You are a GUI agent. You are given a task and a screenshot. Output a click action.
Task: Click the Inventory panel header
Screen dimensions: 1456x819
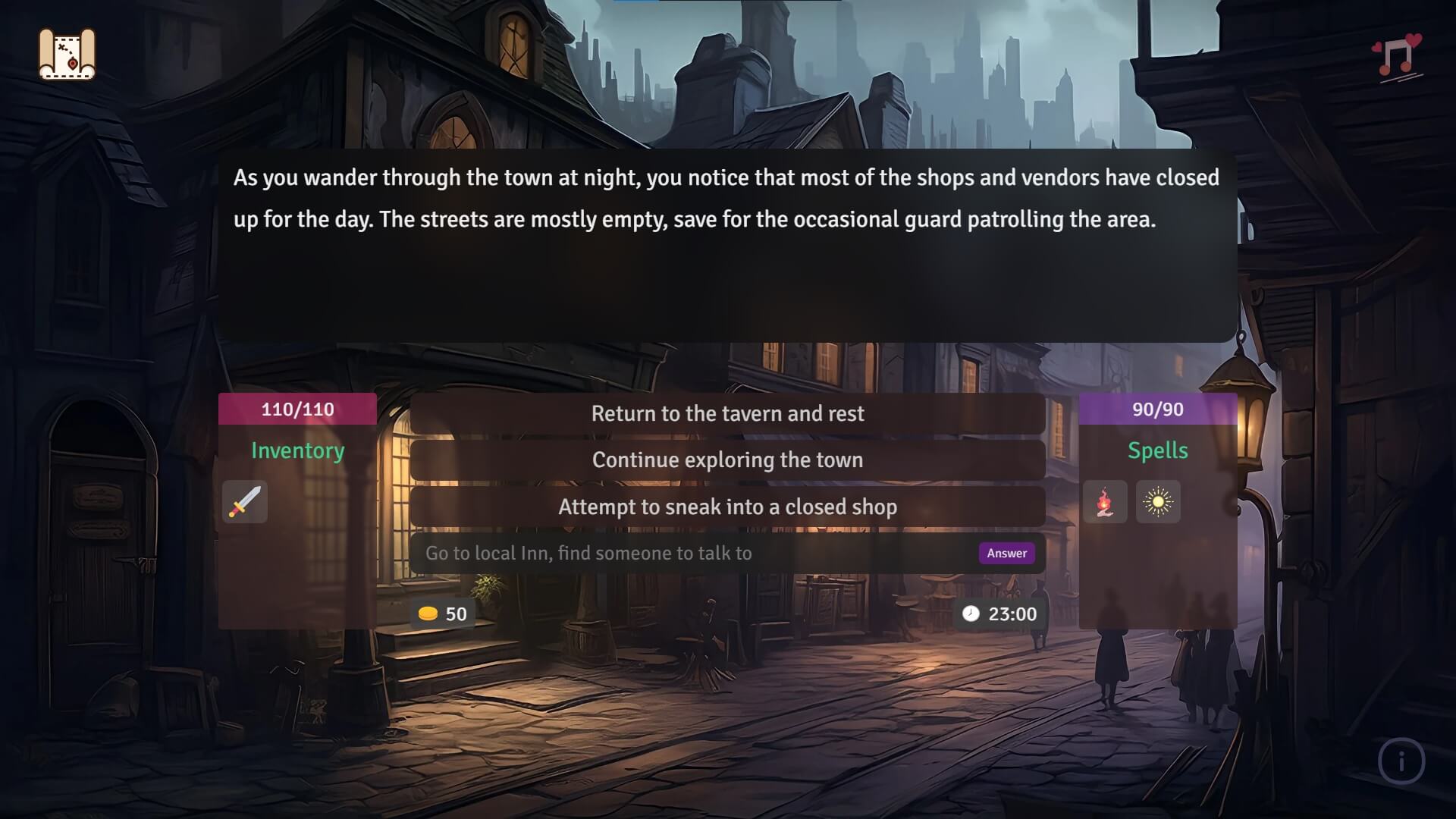pyautogui.click(x=297, y=450)
